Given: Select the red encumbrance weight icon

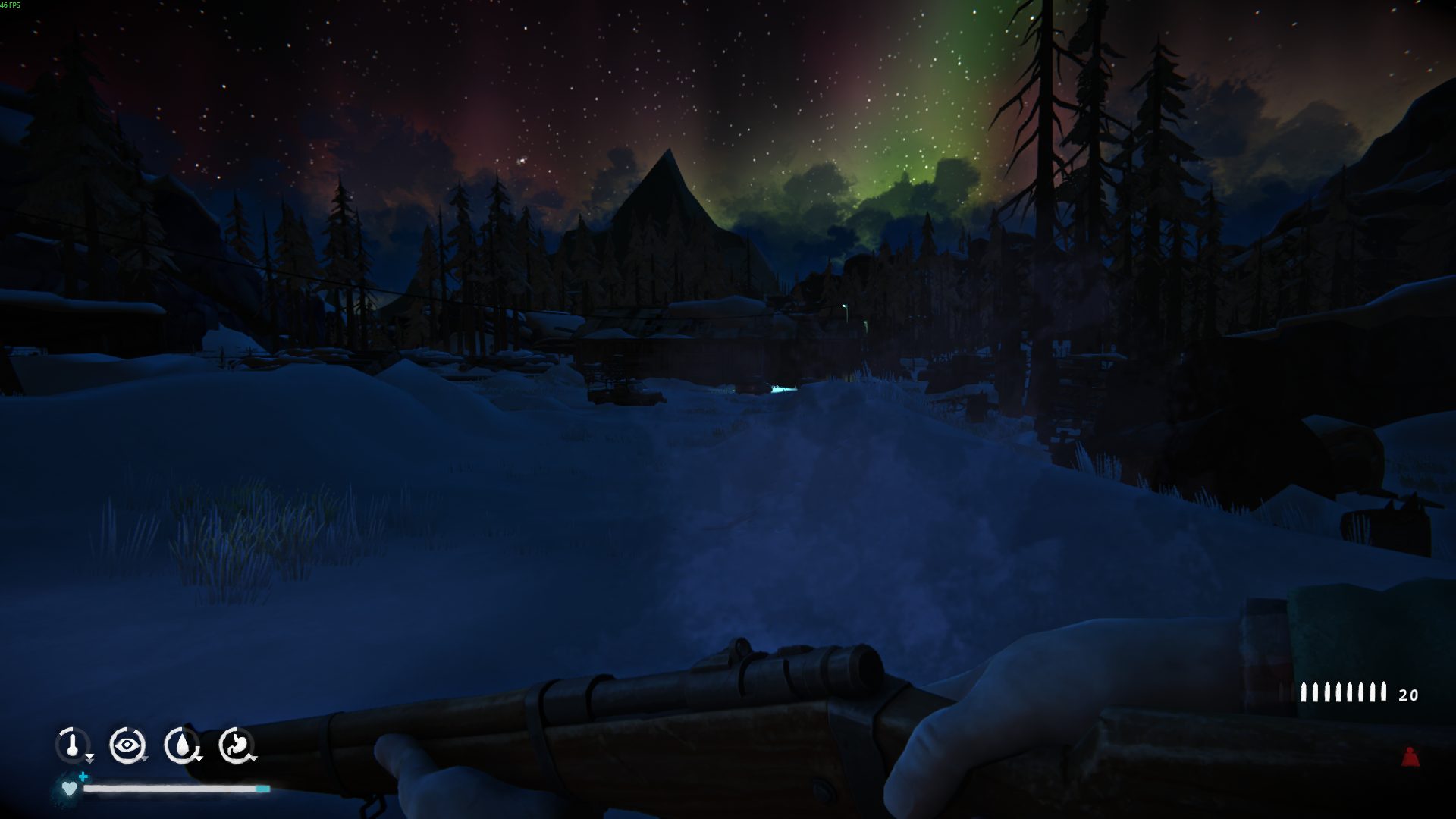Looking at the screenshot, I should pyautogui.click(x=1410, y=757).
